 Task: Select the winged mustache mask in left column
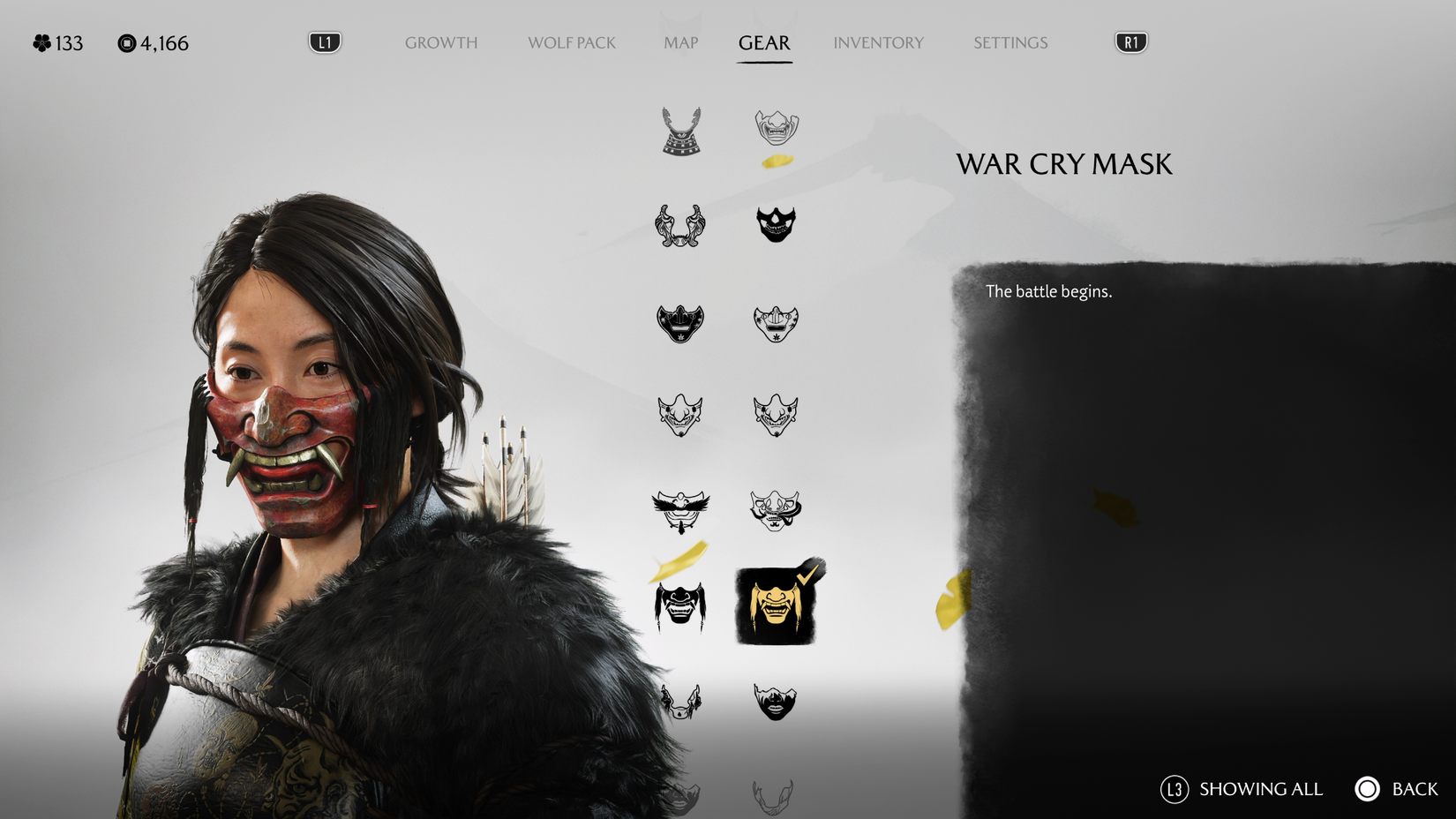point(680,508)
